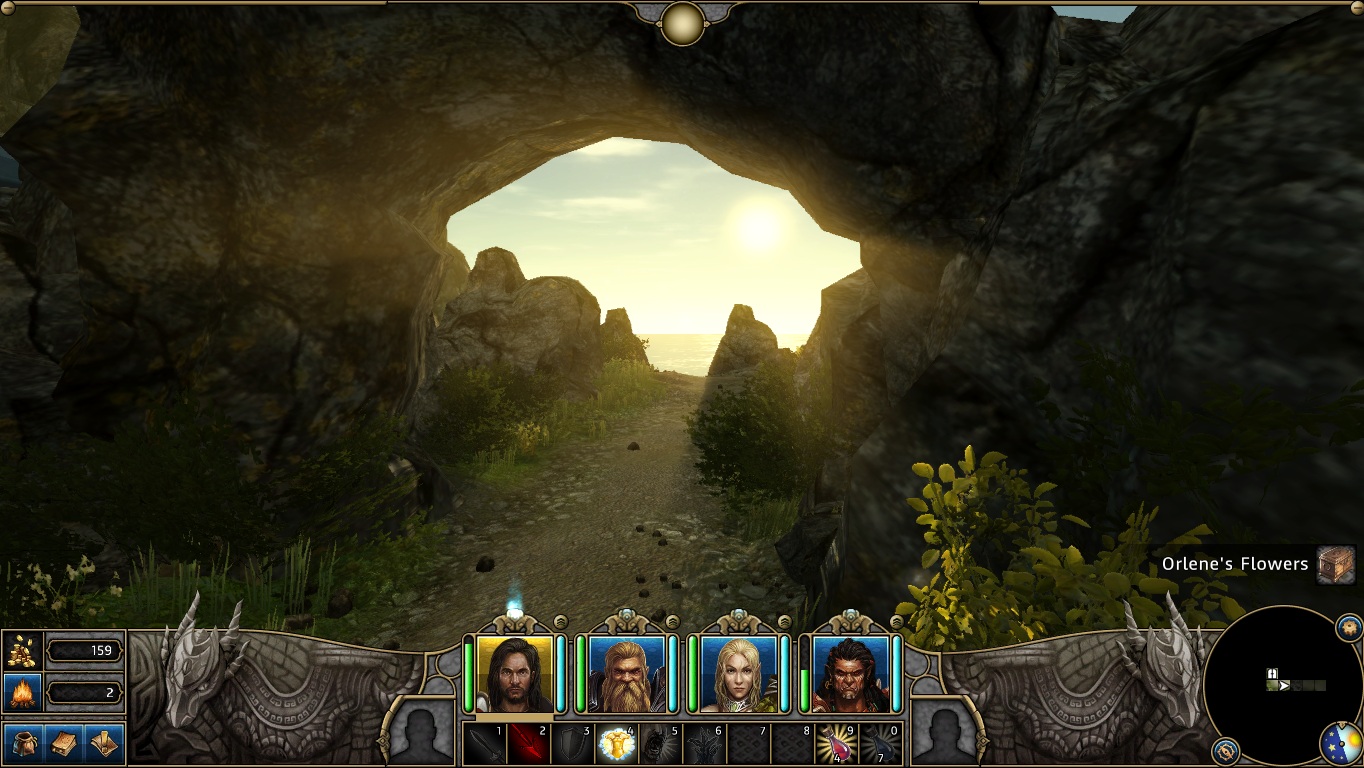Click the round compass button below minimap
The height and width of the screenshot is (768, 1364).
1225,751
